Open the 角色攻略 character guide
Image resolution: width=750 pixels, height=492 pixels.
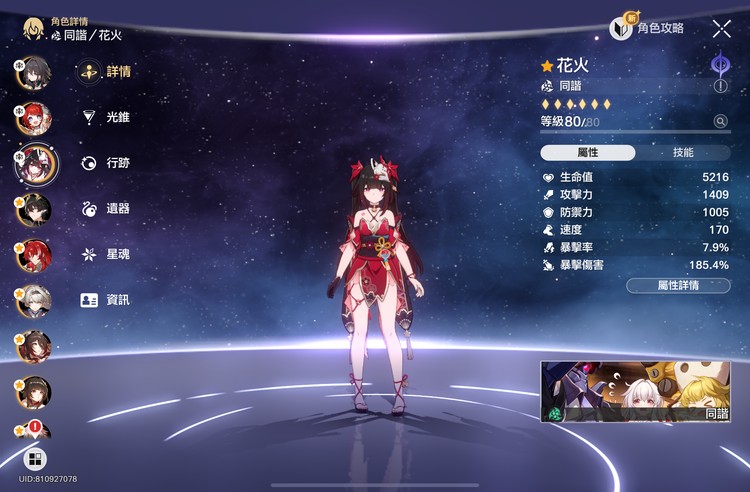[x=649, y=29]
